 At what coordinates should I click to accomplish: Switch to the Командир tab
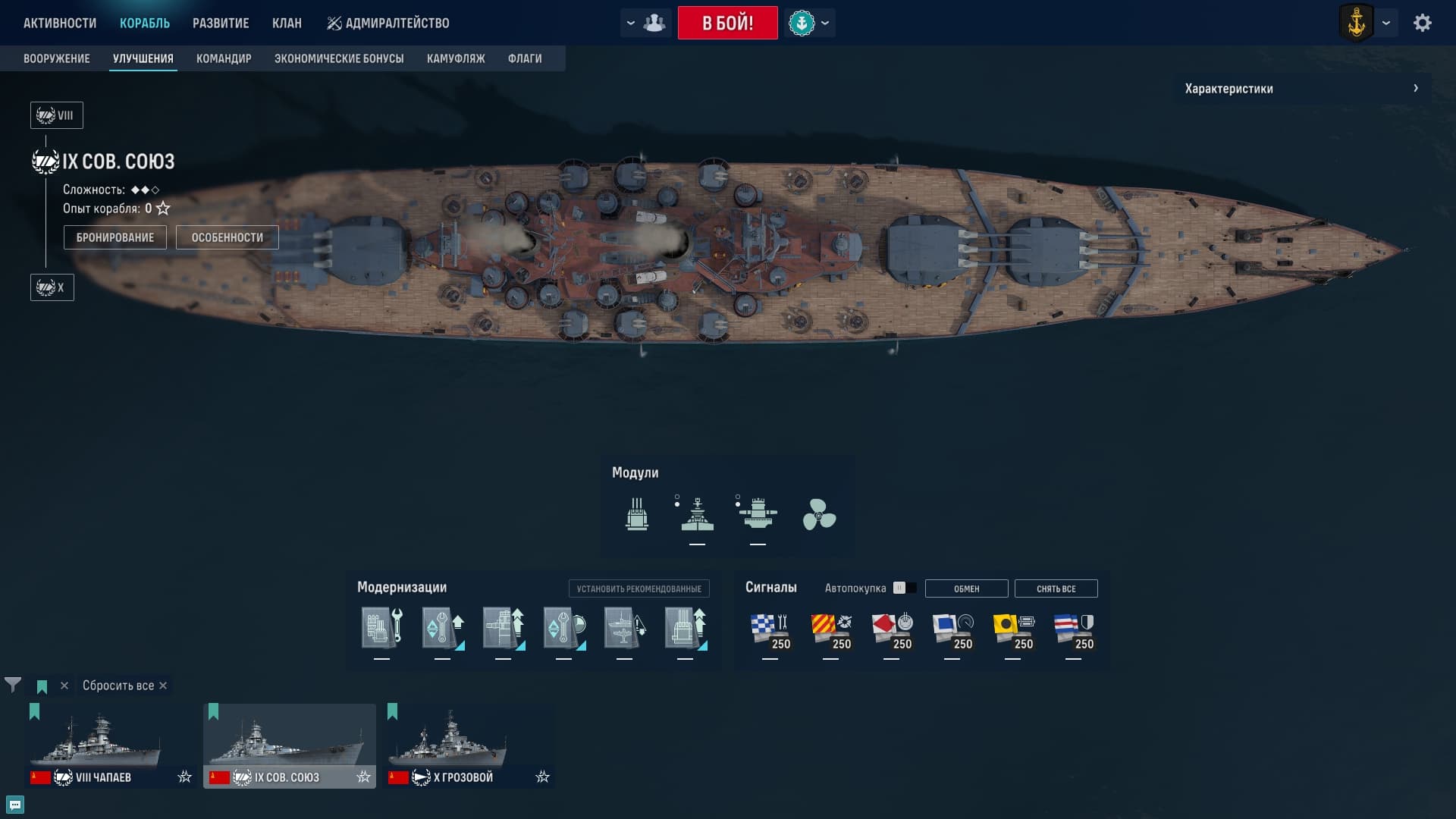[x=224, y=58]
